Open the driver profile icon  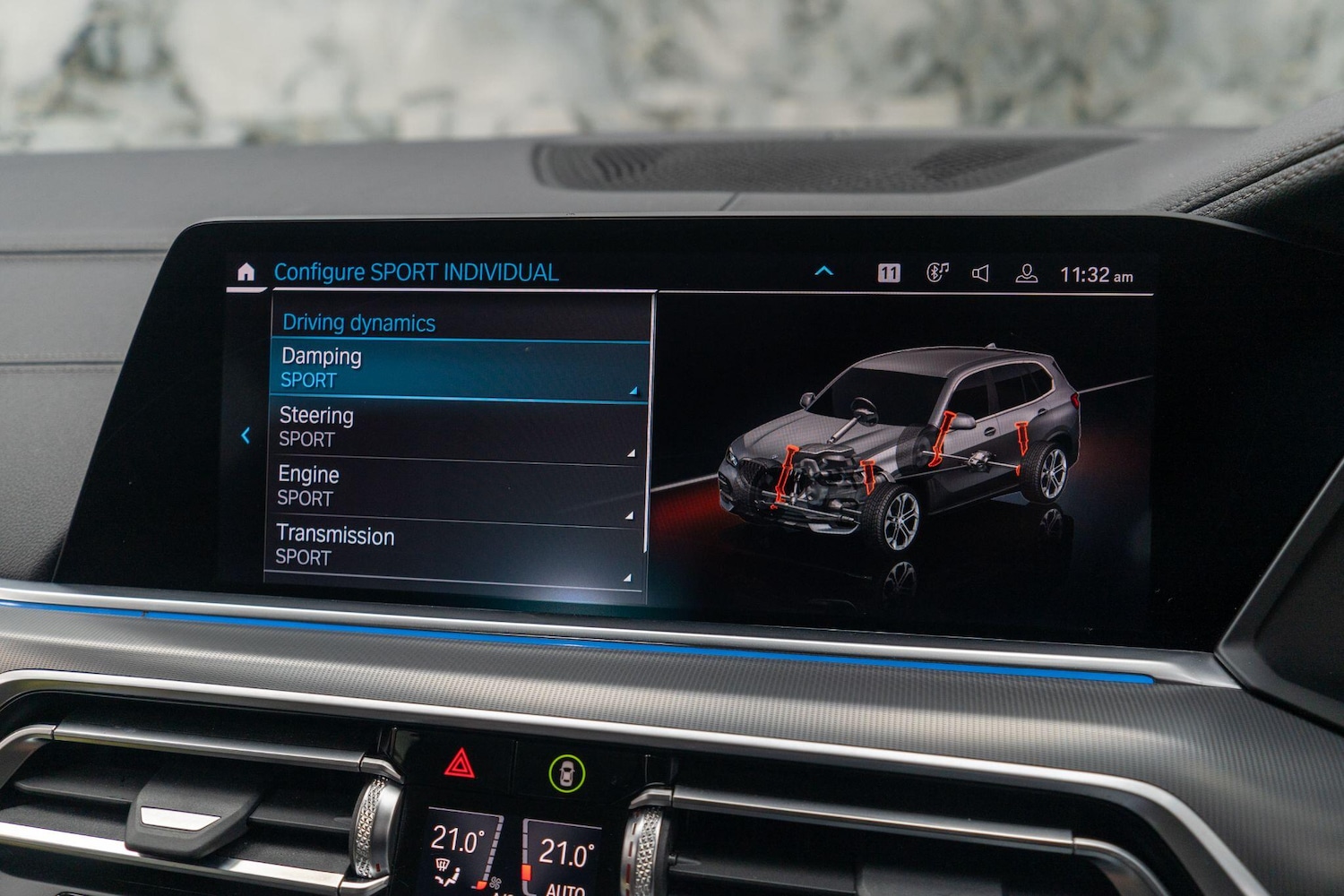(x=1027, y=274)
